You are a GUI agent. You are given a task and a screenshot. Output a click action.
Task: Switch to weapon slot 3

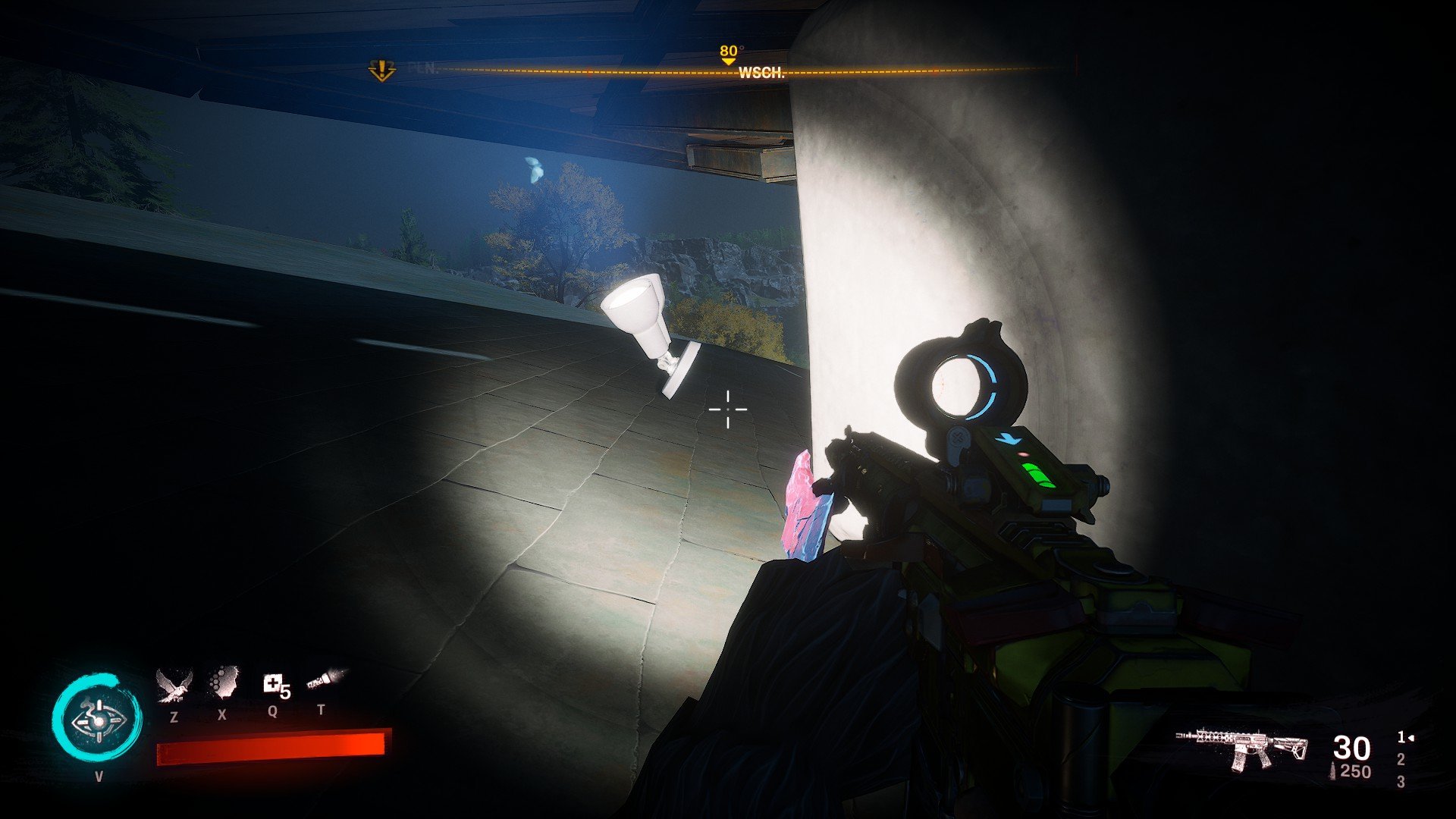click(1401, 782)
